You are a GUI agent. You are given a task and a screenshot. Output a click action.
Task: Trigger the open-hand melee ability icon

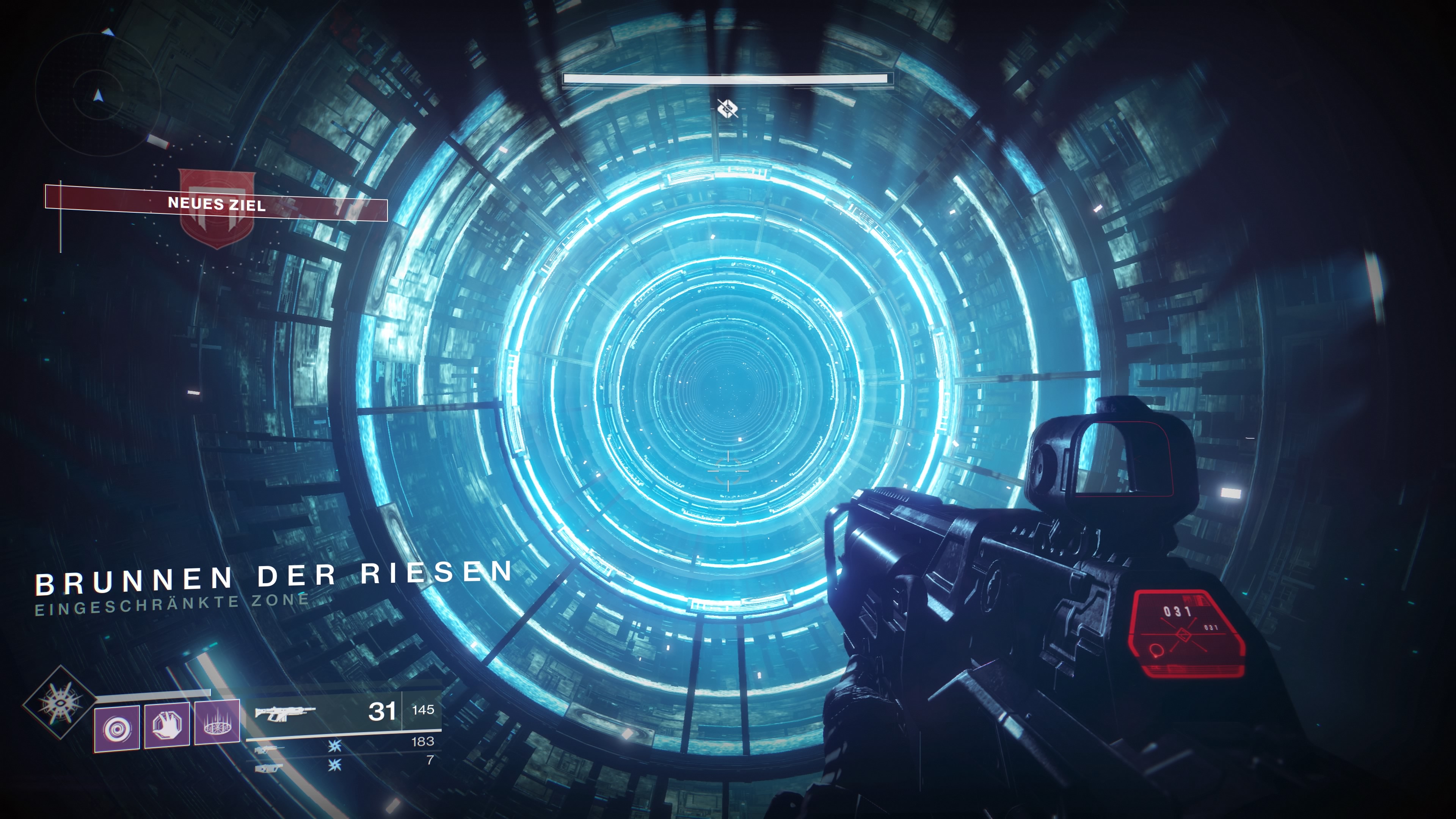click(x=167, y=726)
